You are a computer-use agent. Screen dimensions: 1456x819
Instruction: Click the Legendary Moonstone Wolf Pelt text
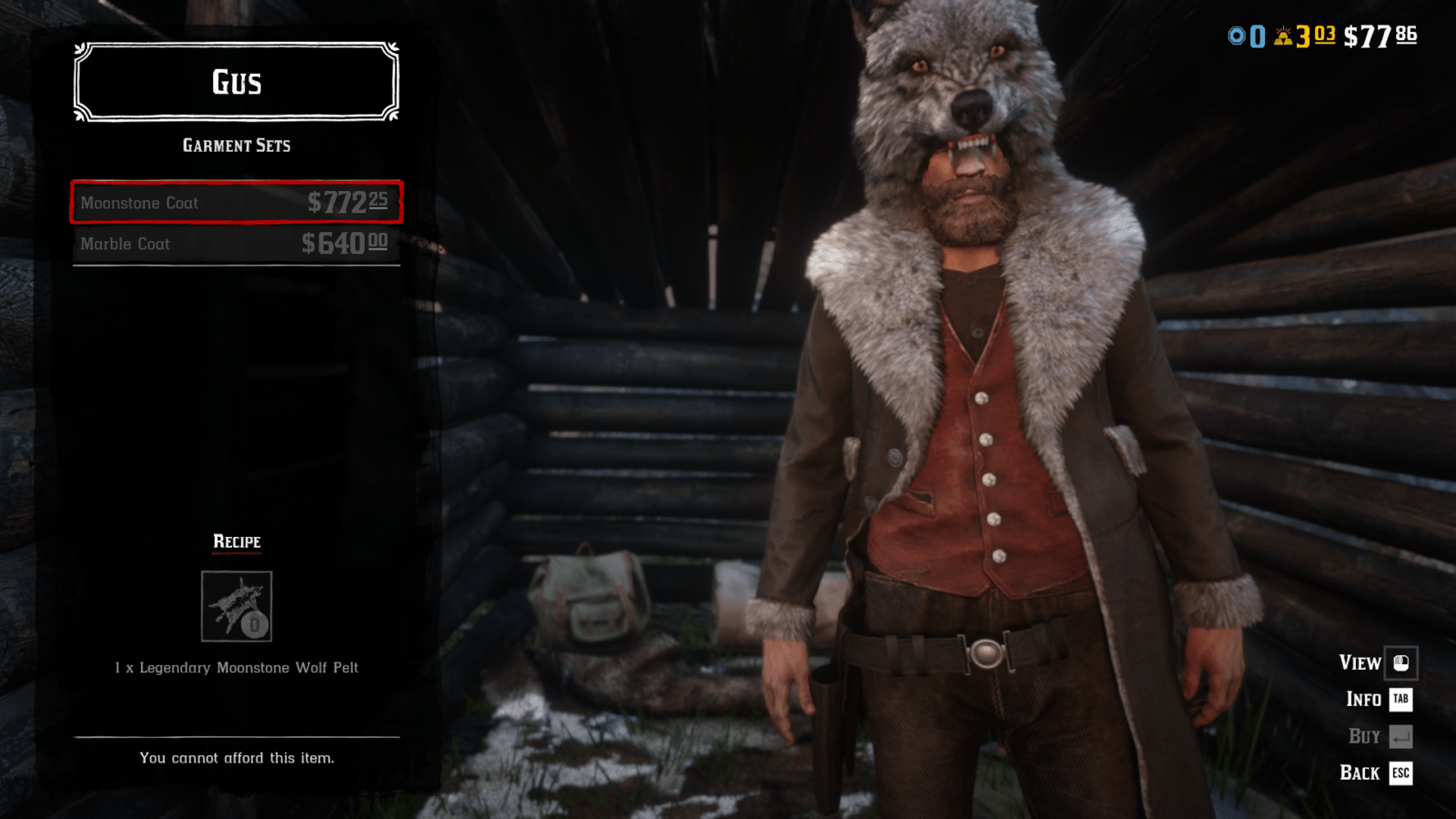pos(236,667)
